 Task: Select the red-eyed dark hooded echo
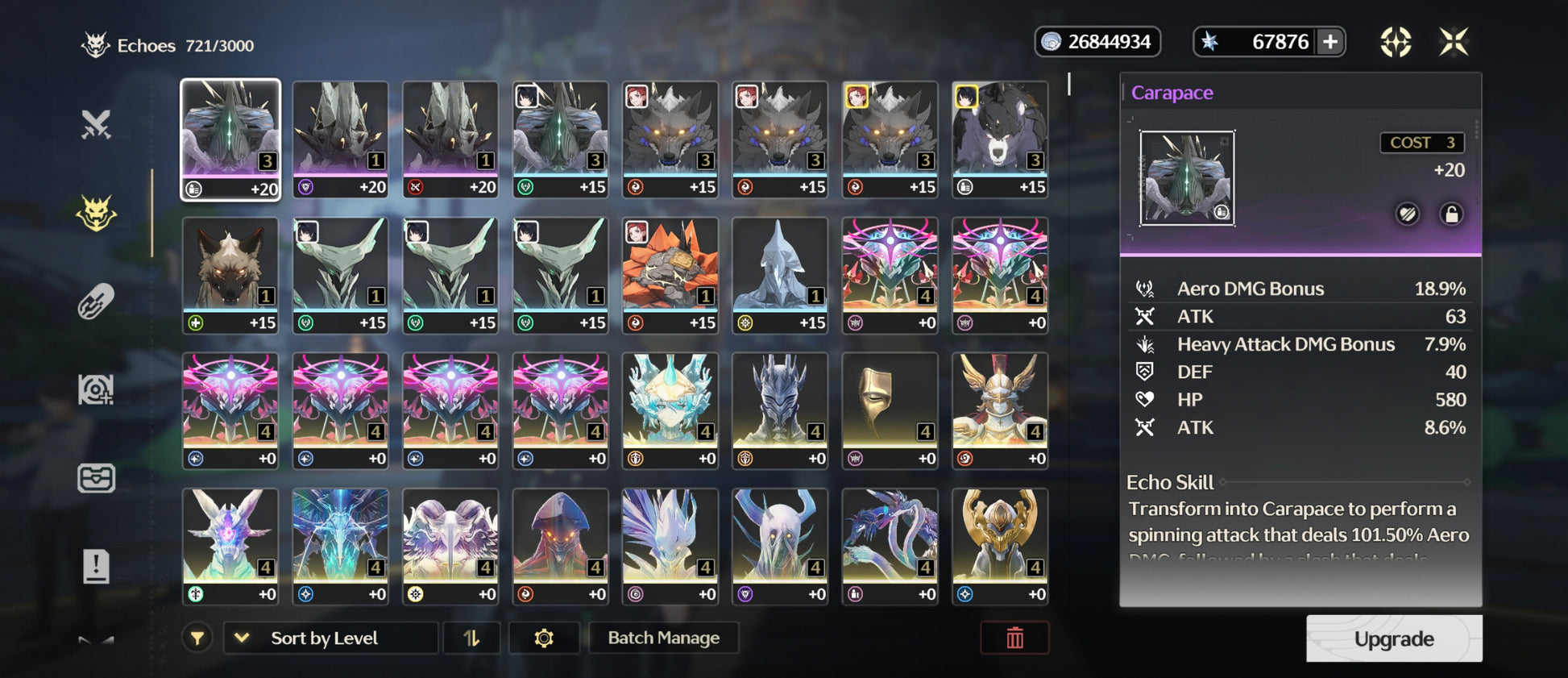[x=561, y=546]
